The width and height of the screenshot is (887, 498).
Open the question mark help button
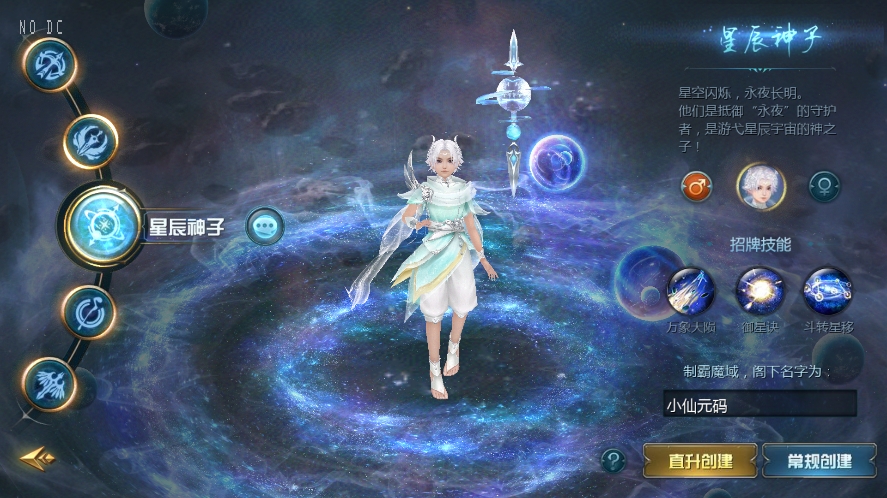click(613, 461)
